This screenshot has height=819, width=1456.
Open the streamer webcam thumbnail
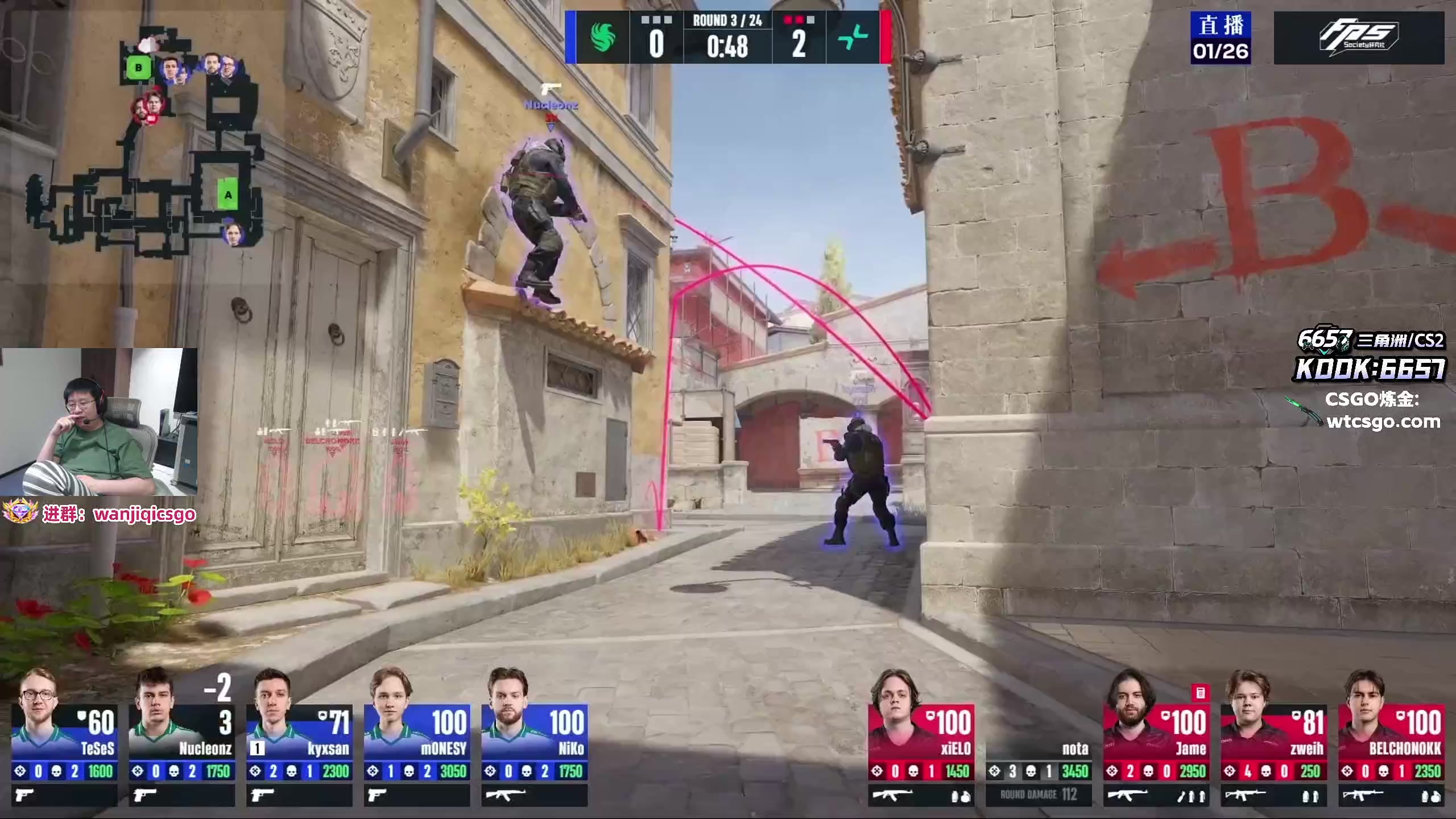click(99, 422)
